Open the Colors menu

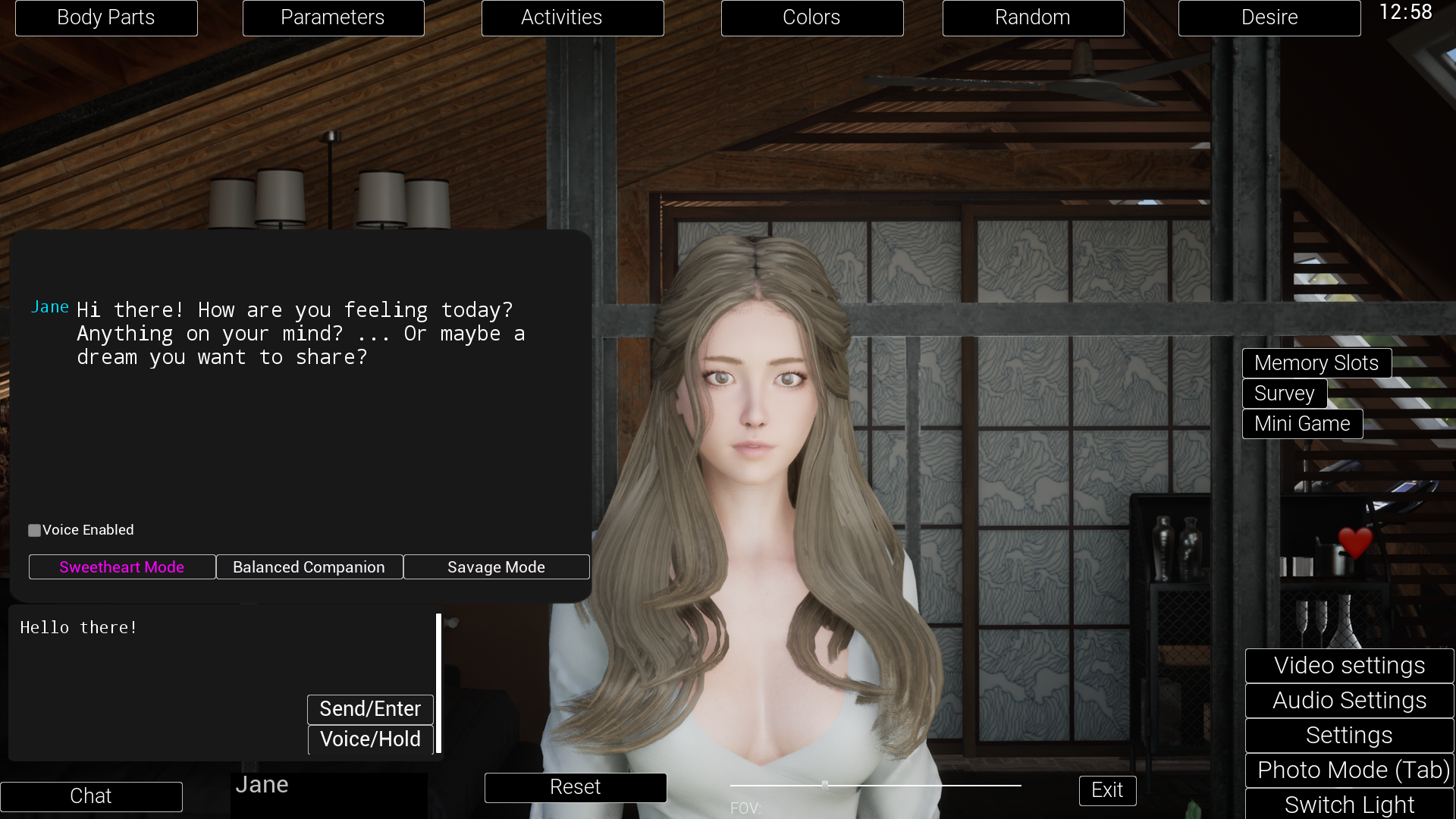811,17
